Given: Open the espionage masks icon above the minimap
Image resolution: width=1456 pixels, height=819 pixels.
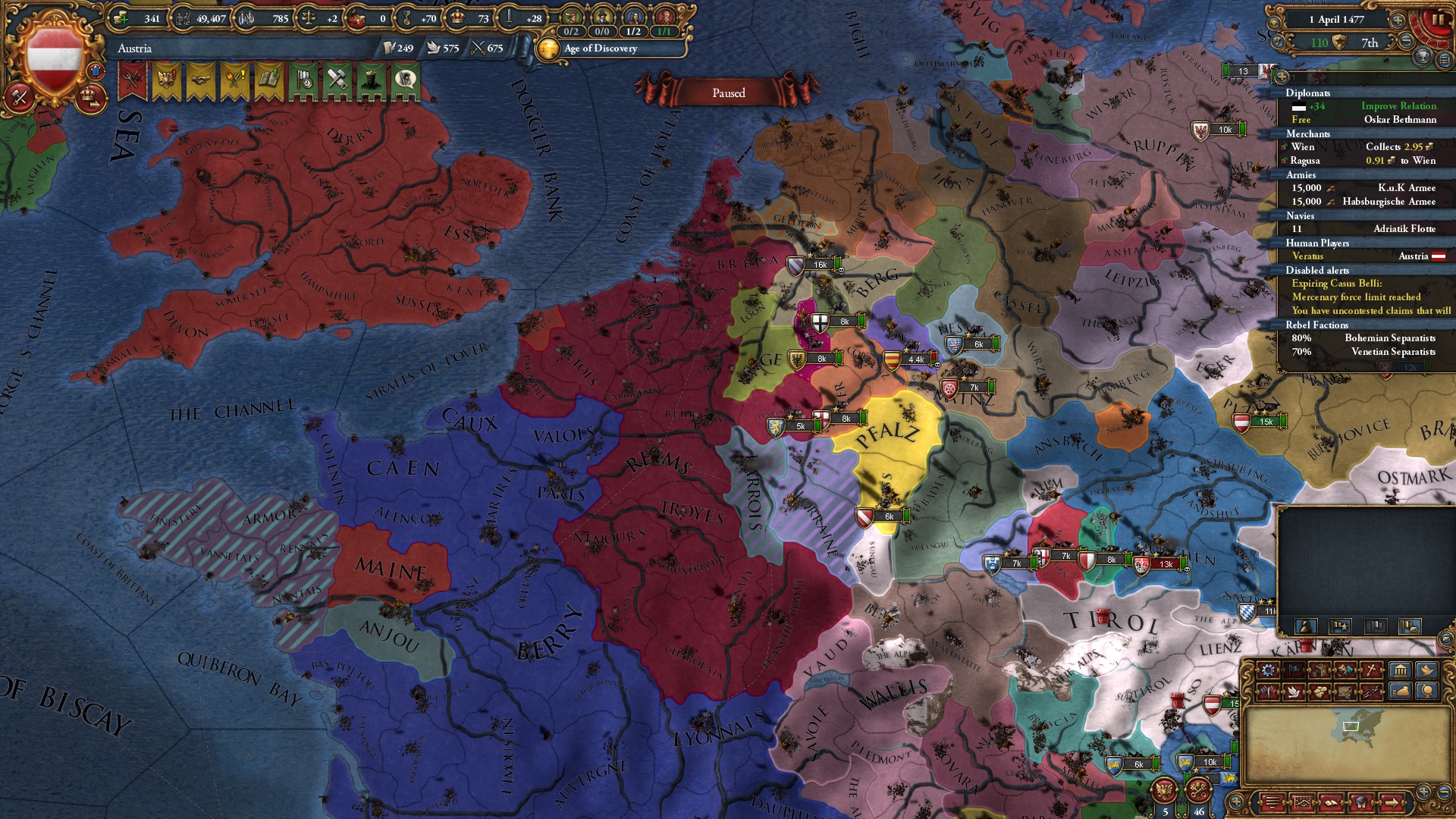Looking at the screenshot, I should 1346,670.
